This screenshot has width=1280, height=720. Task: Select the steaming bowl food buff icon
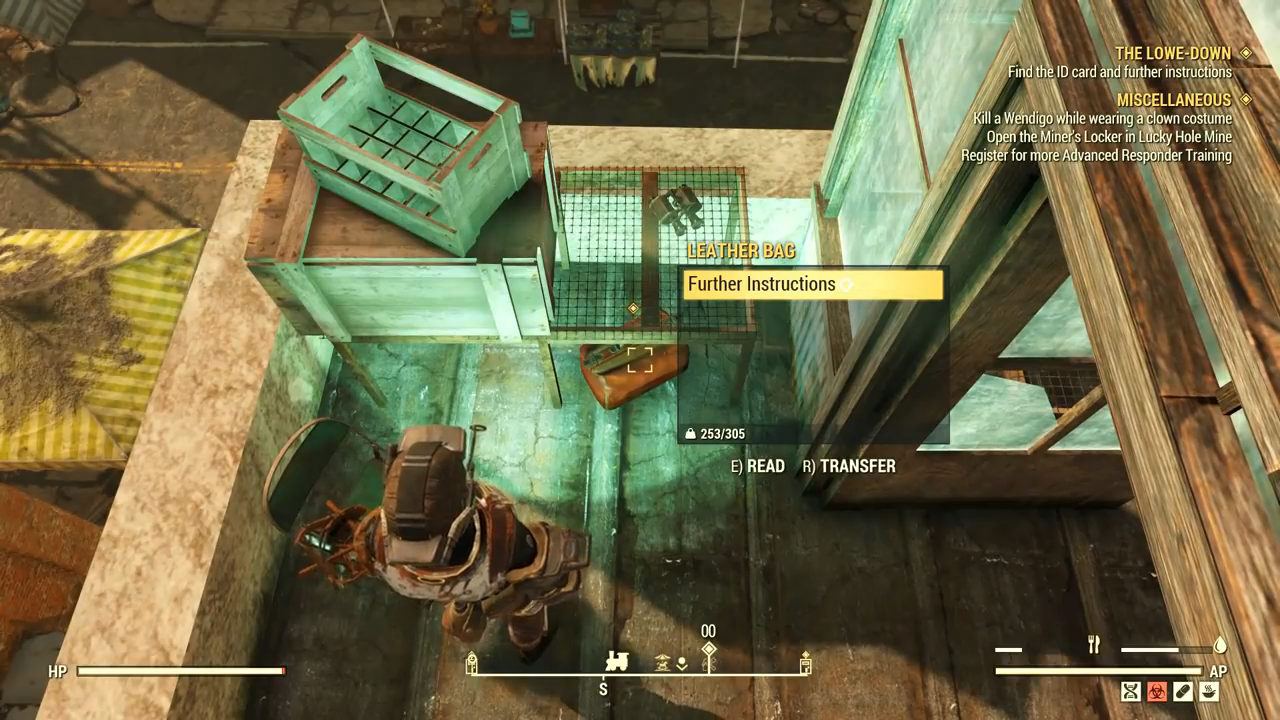(x=1209, y=691)
